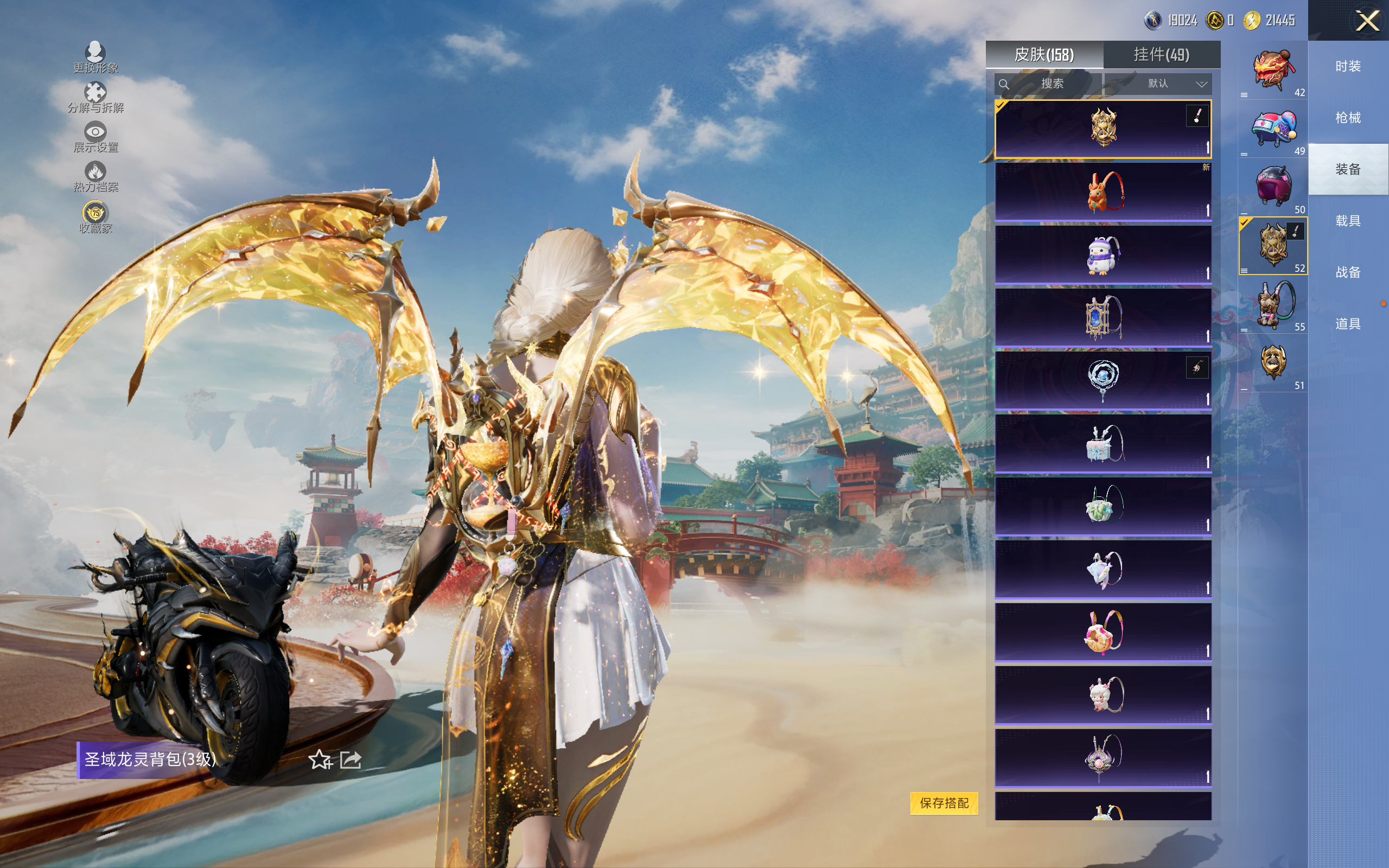Switch to the 皮肤(158) tab
This screenshot has width=1389, height=868.
point(1043,55)
